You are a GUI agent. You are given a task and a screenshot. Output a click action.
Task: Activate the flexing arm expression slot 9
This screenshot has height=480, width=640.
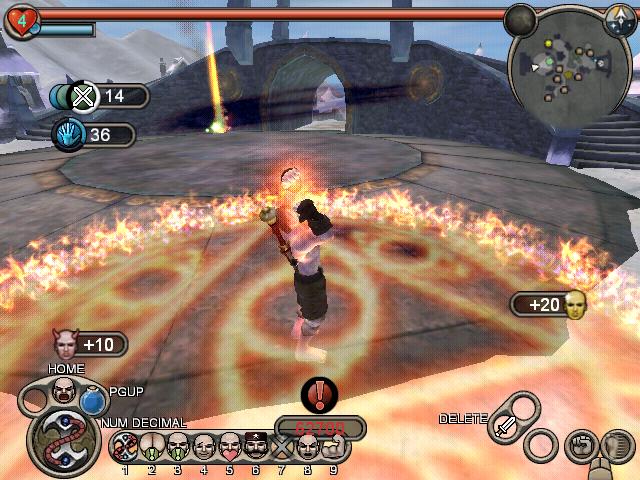[x=332, y=445]
